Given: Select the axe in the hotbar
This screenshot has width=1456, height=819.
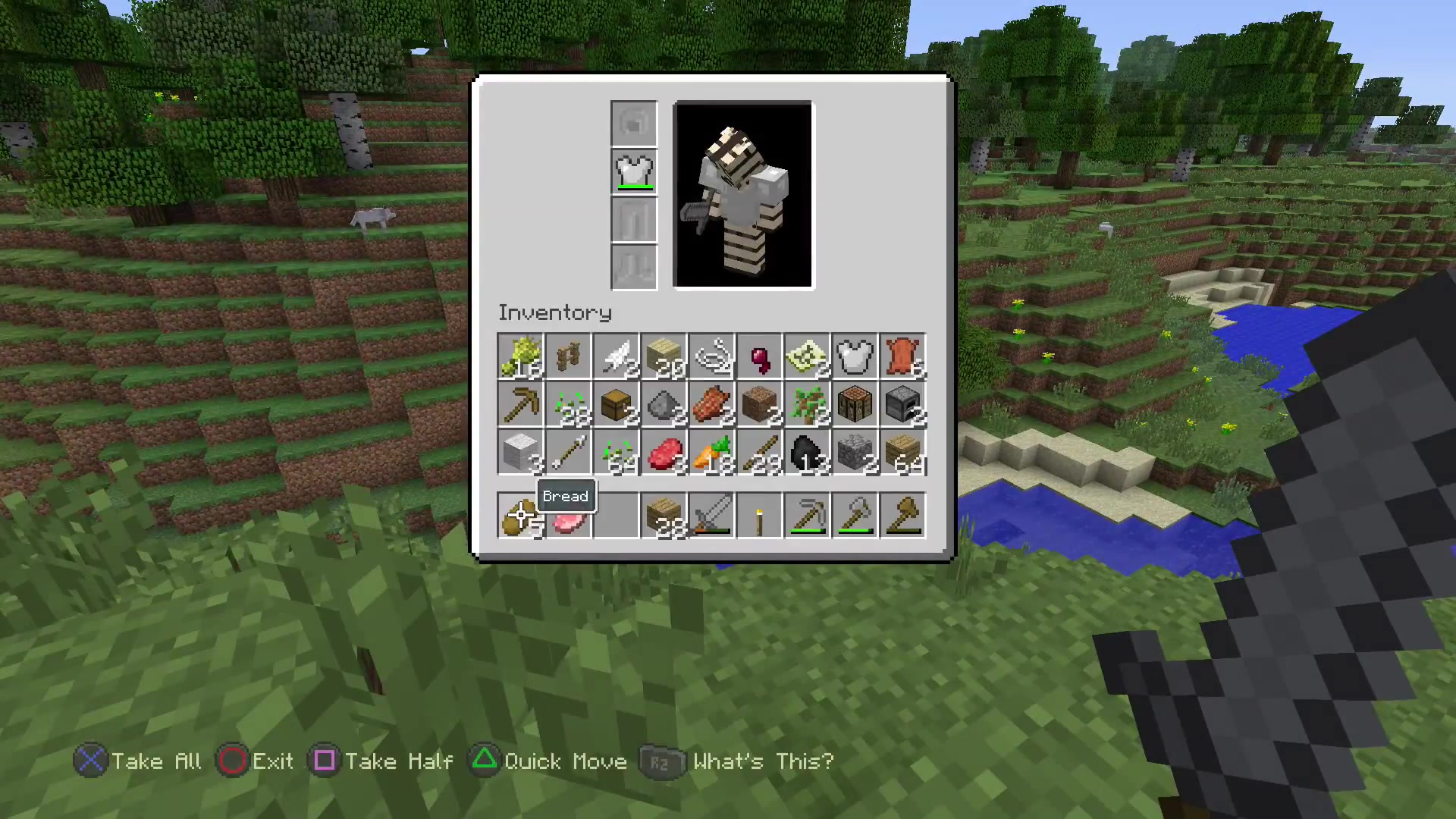Looking at the screenshot, I should click(x=855, y=516).
